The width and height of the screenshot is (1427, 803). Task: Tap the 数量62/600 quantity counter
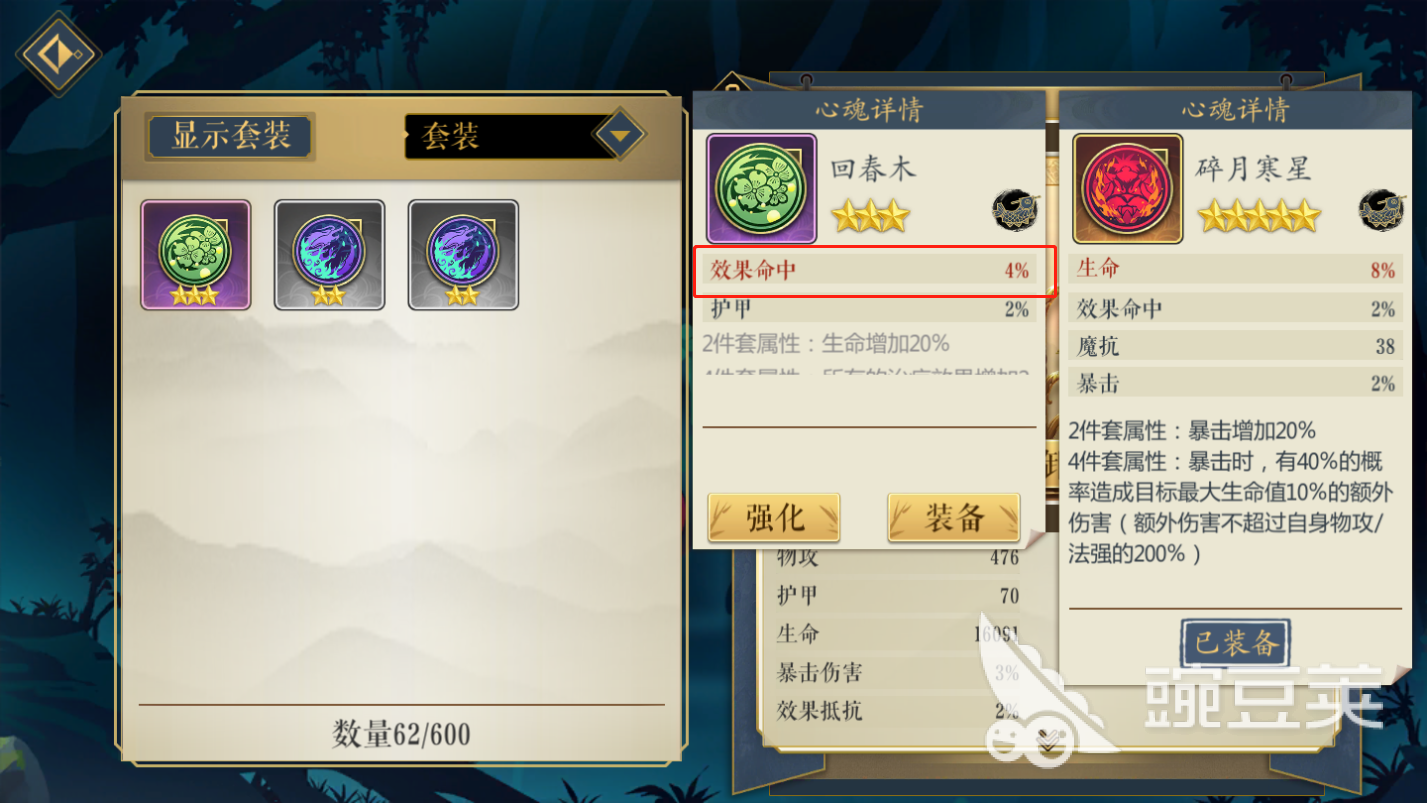[x=402, y=733]
